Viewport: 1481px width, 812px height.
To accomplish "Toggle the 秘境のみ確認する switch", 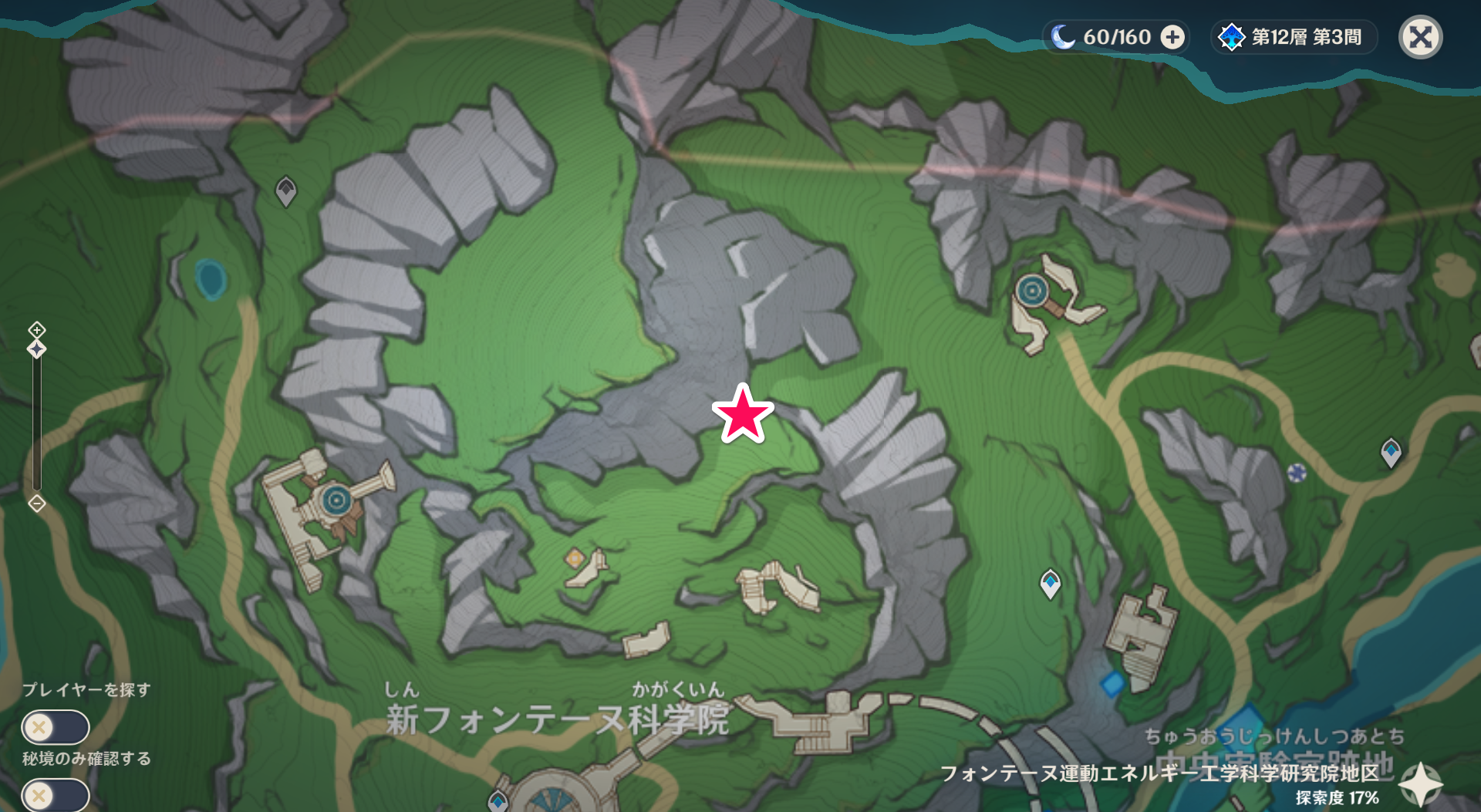I will click(56, 794).
